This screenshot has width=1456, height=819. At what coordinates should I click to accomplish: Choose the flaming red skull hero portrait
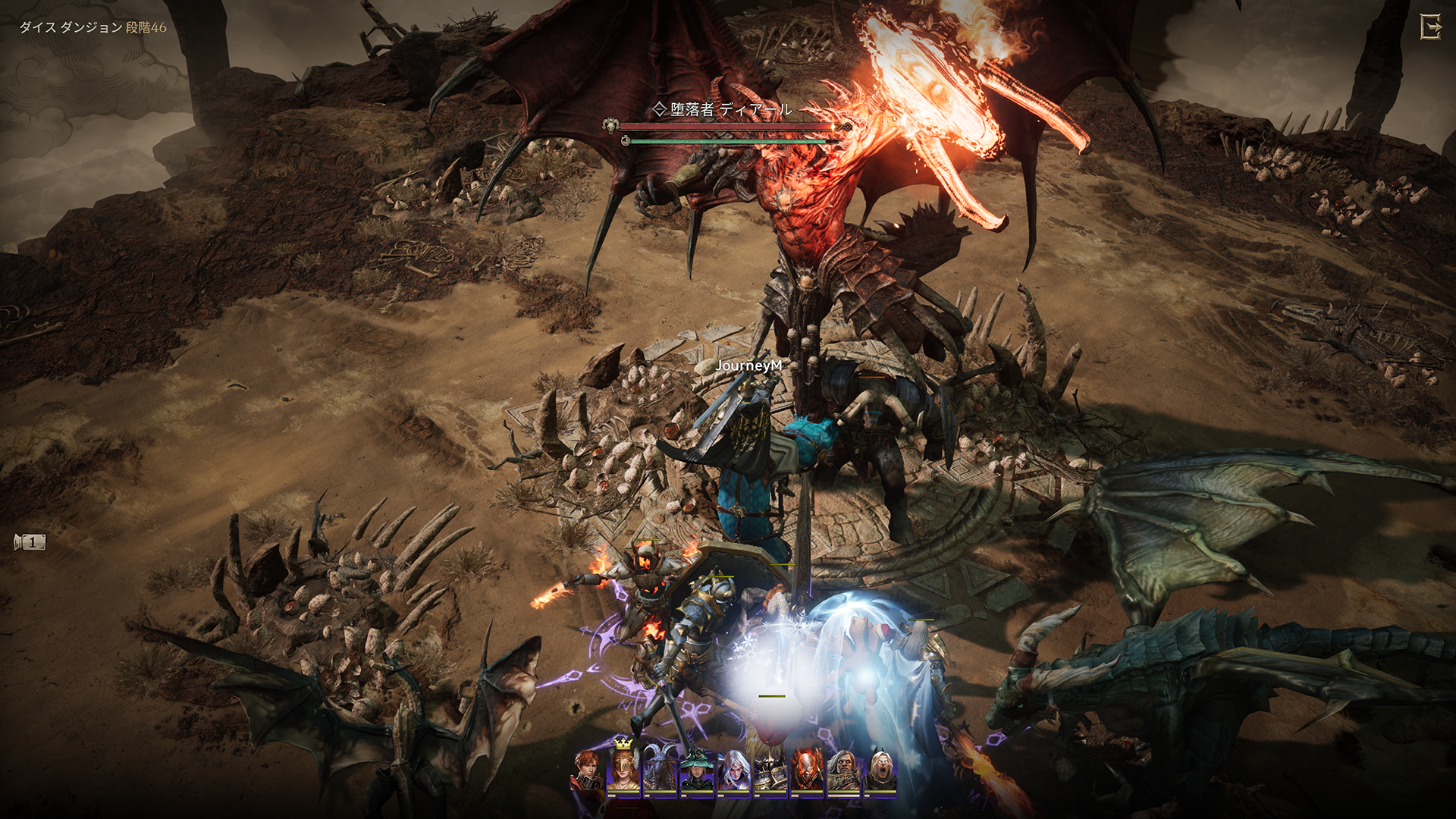click(806, 770)
